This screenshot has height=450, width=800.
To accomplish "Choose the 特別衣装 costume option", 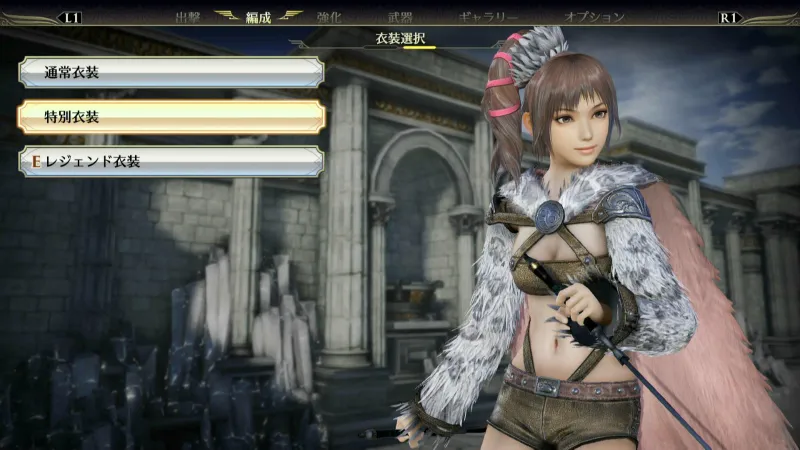I will [x=170, y=117].
